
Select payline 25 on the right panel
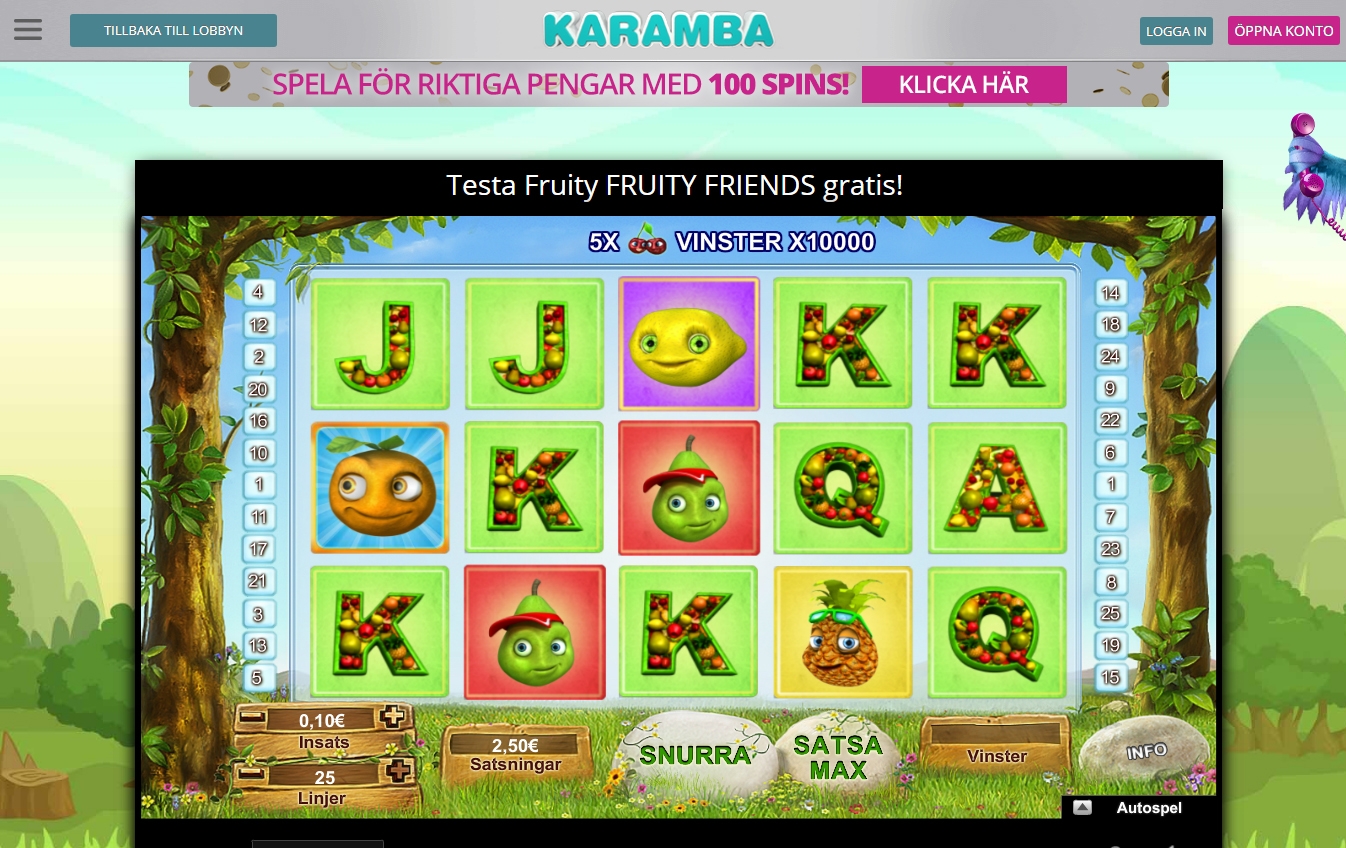click(x=1110, y=613)
